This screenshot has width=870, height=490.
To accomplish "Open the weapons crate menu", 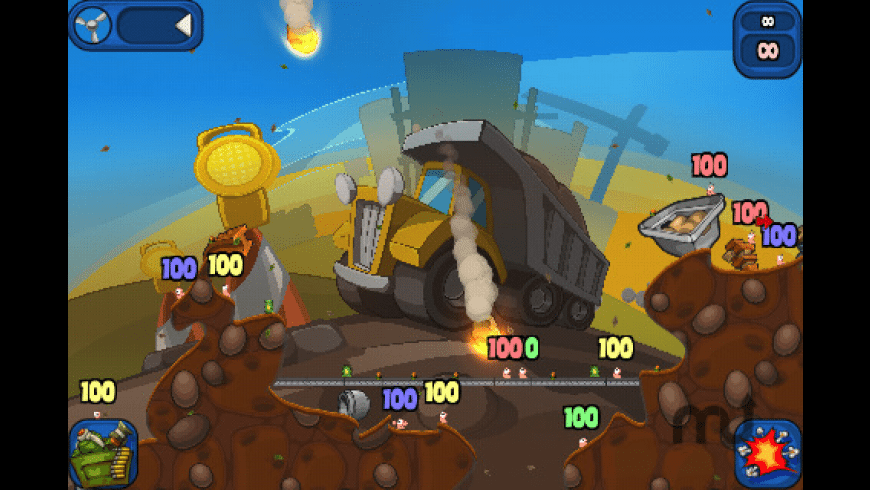I will (x=103, y=453).
